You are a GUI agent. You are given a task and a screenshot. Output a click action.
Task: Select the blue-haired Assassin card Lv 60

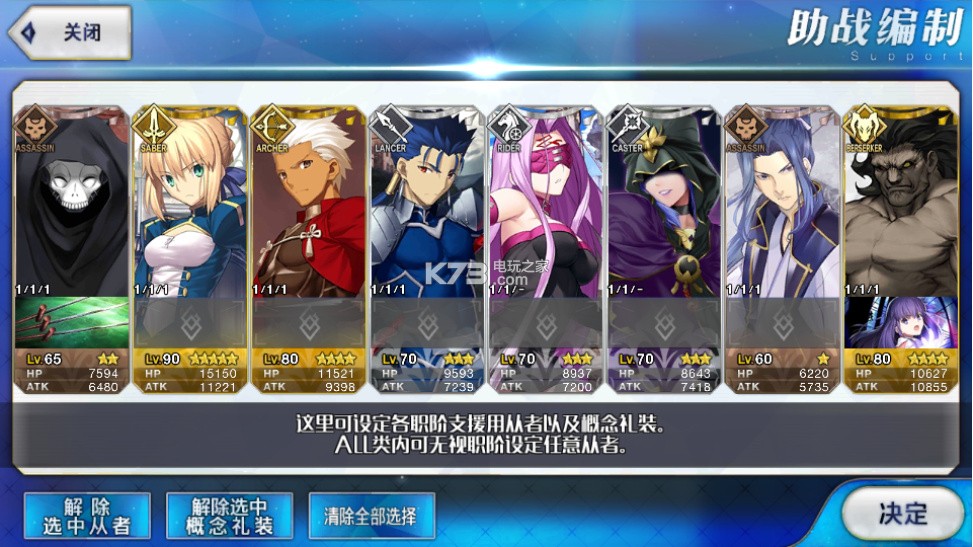click(782, 210)
